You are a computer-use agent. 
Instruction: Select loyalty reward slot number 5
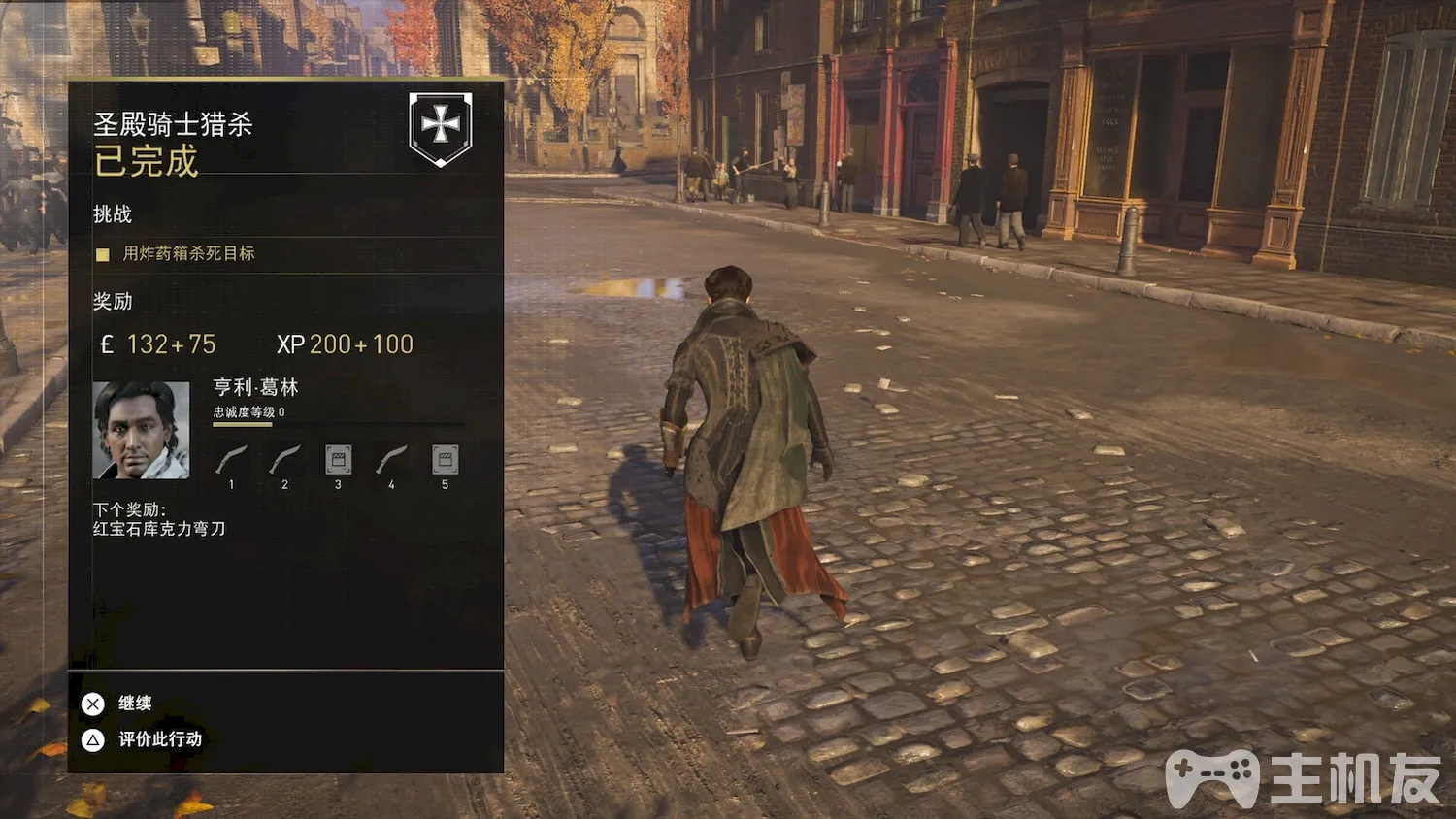coord(445,460)
